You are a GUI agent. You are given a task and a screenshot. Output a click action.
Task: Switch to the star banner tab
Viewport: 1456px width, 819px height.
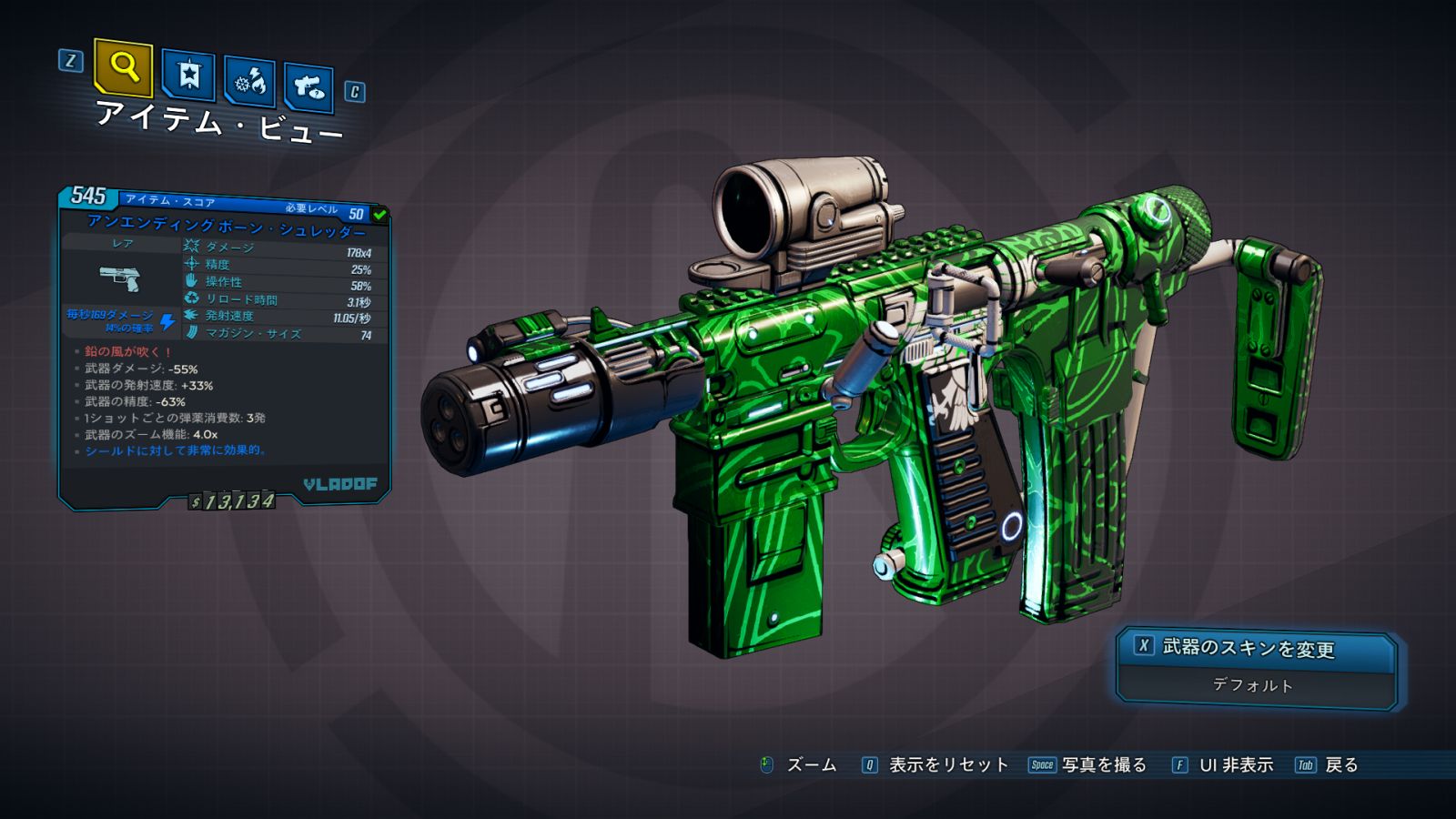[188, 76]
